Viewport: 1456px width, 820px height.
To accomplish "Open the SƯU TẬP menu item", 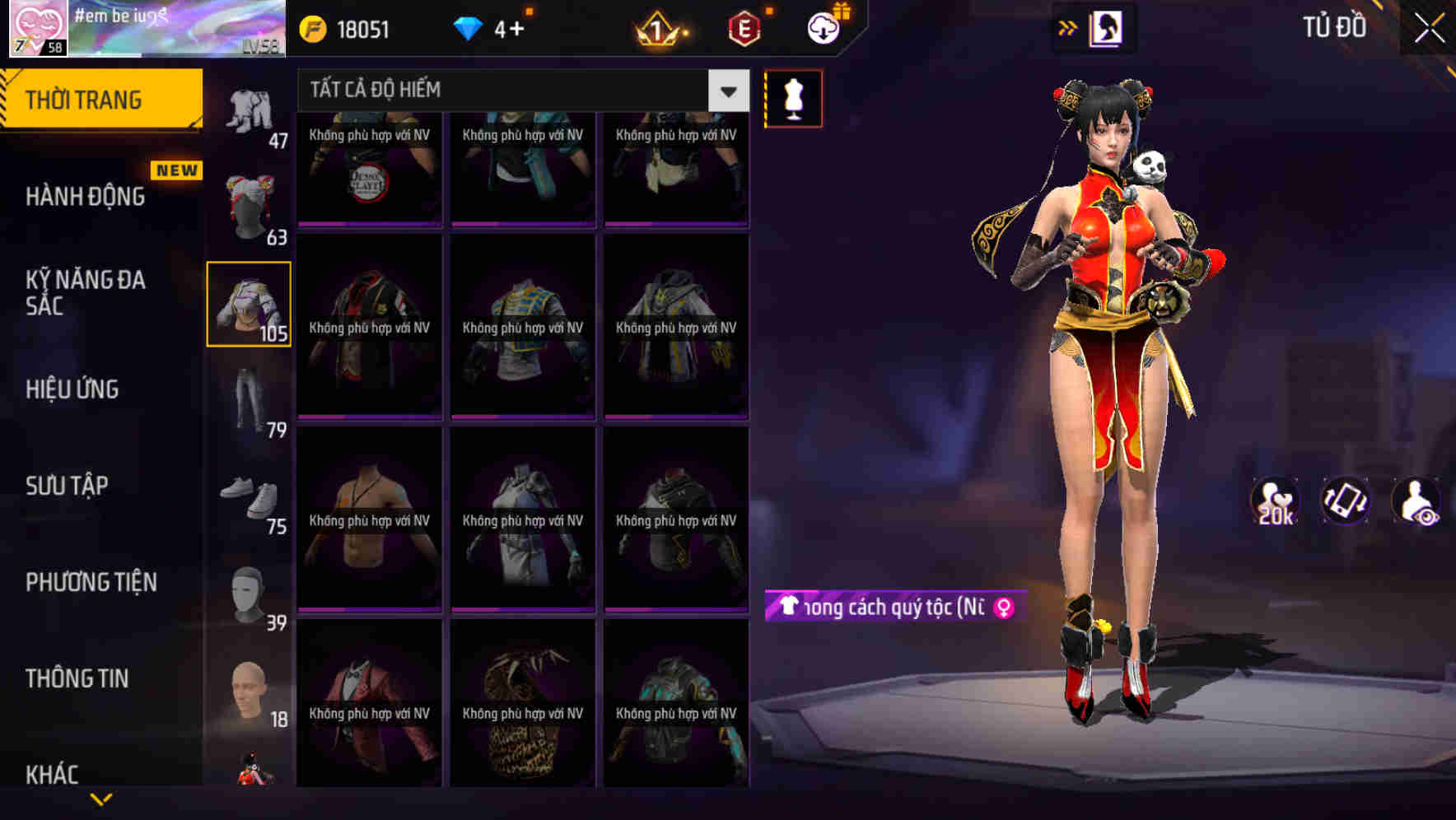I will click(x=69, y=486).
